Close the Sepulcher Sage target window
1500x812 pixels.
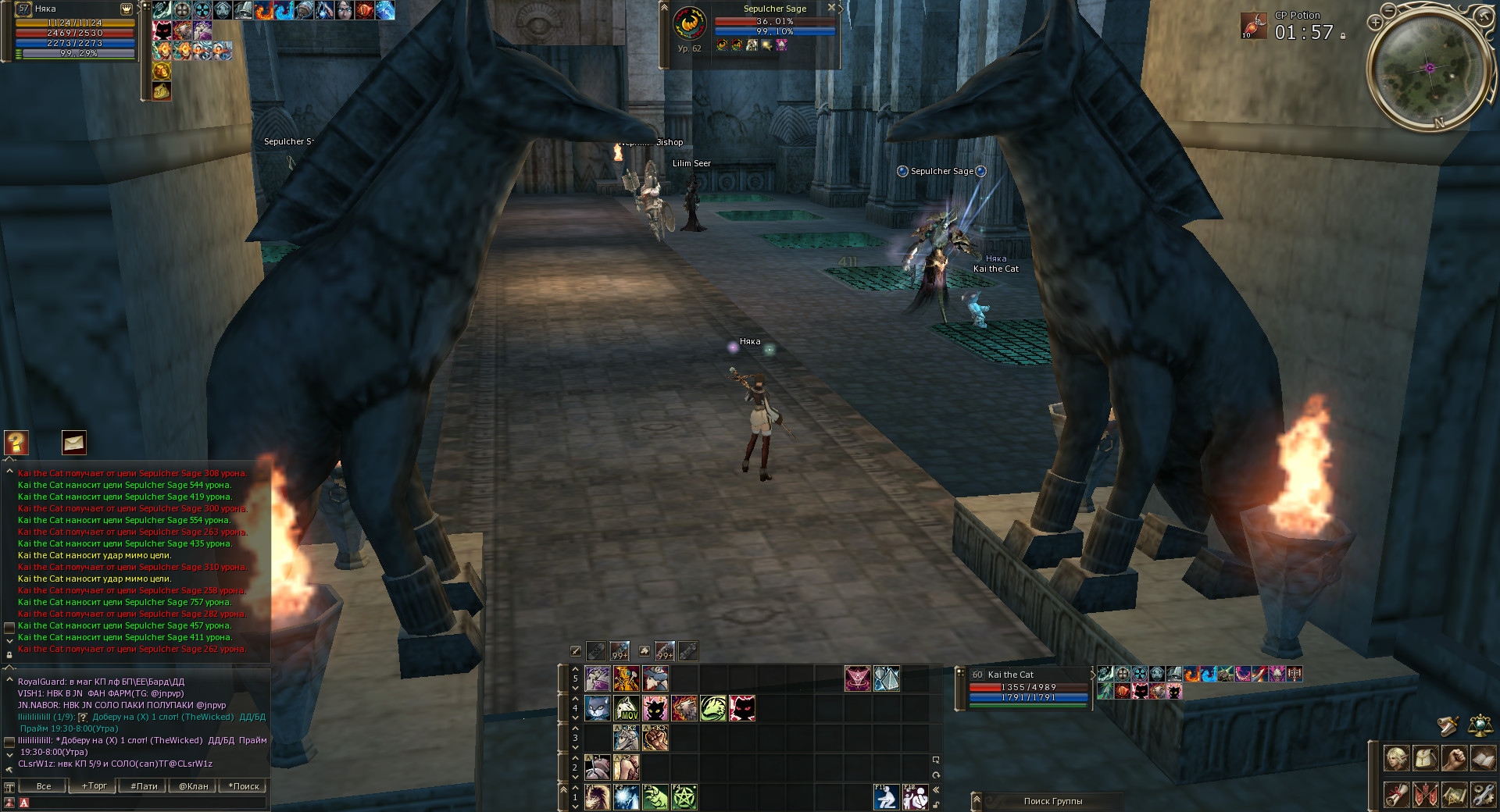pyautogui.click(x=831, y=8)
